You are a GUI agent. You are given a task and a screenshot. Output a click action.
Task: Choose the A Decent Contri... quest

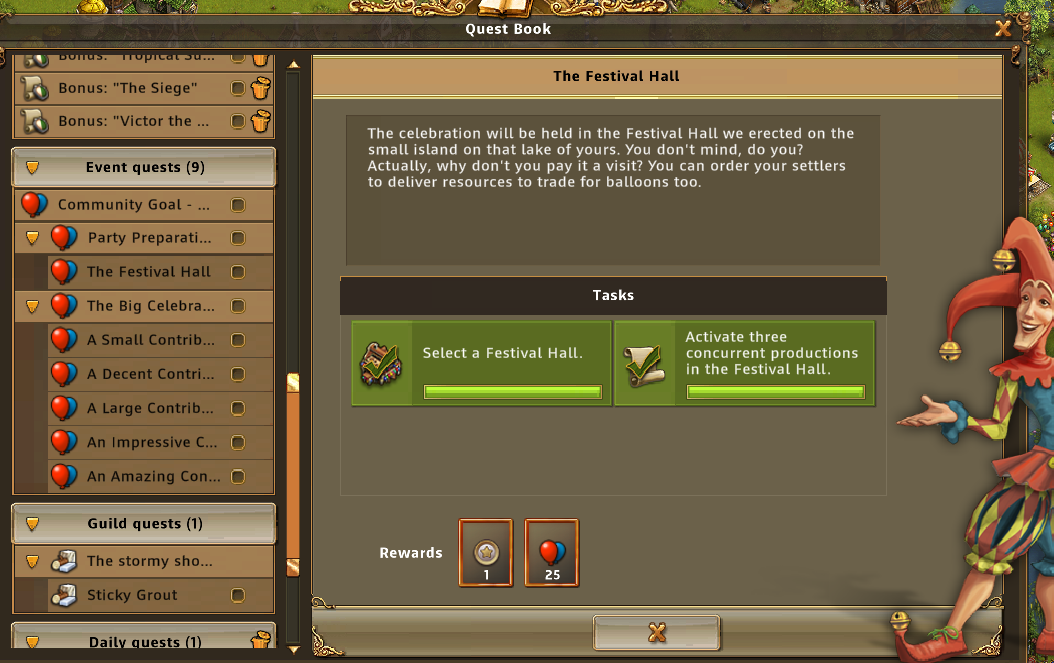pyautogui.click(x=150, y=374)
